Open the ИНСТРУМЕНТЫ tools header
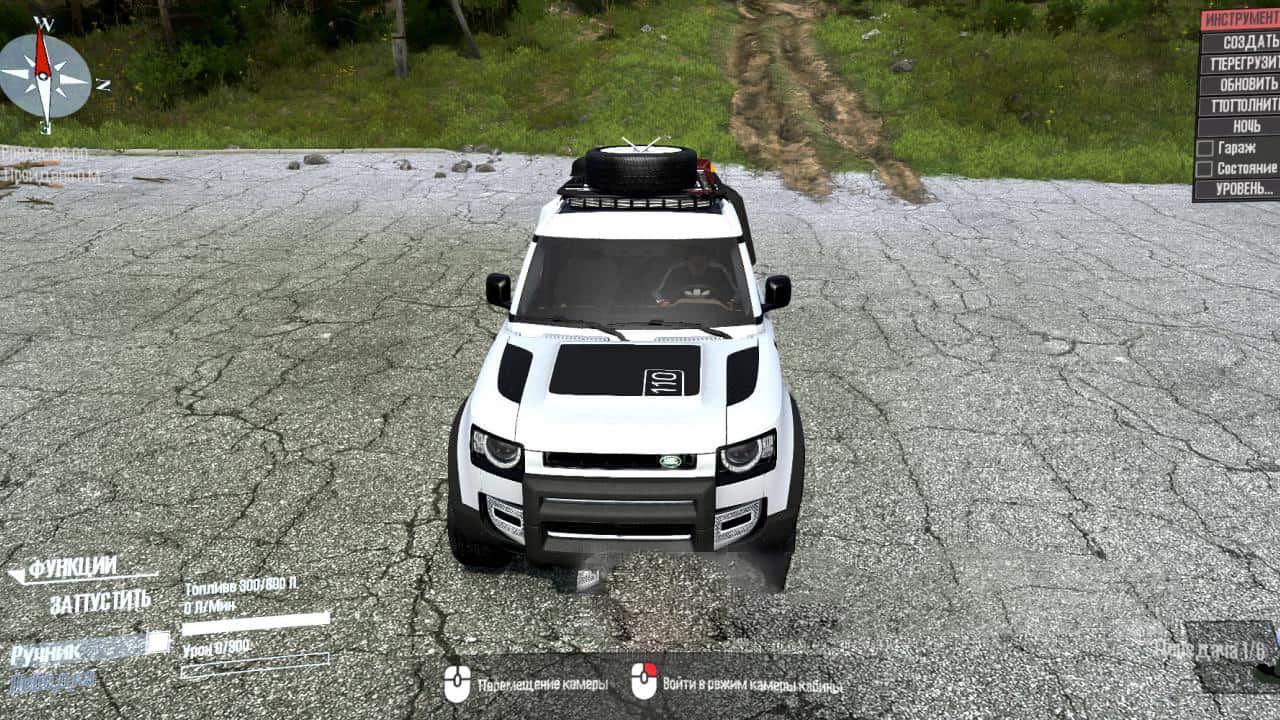The height and width of the screenshot is (720, 1280). [x=1240, y=20]
